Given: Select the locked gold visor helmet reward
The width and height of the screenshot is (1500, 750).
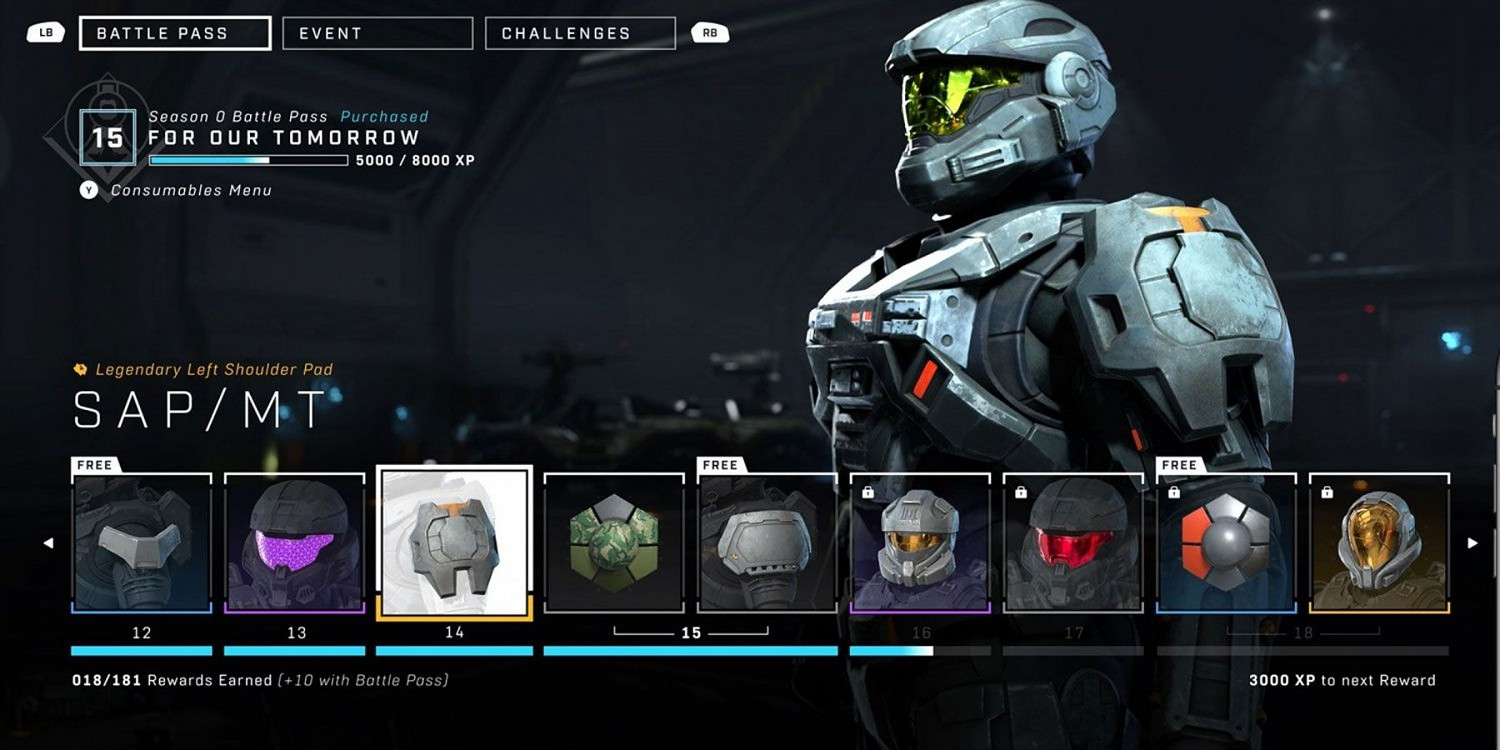Looking at the screenshot, I should tap(1379, 543).
